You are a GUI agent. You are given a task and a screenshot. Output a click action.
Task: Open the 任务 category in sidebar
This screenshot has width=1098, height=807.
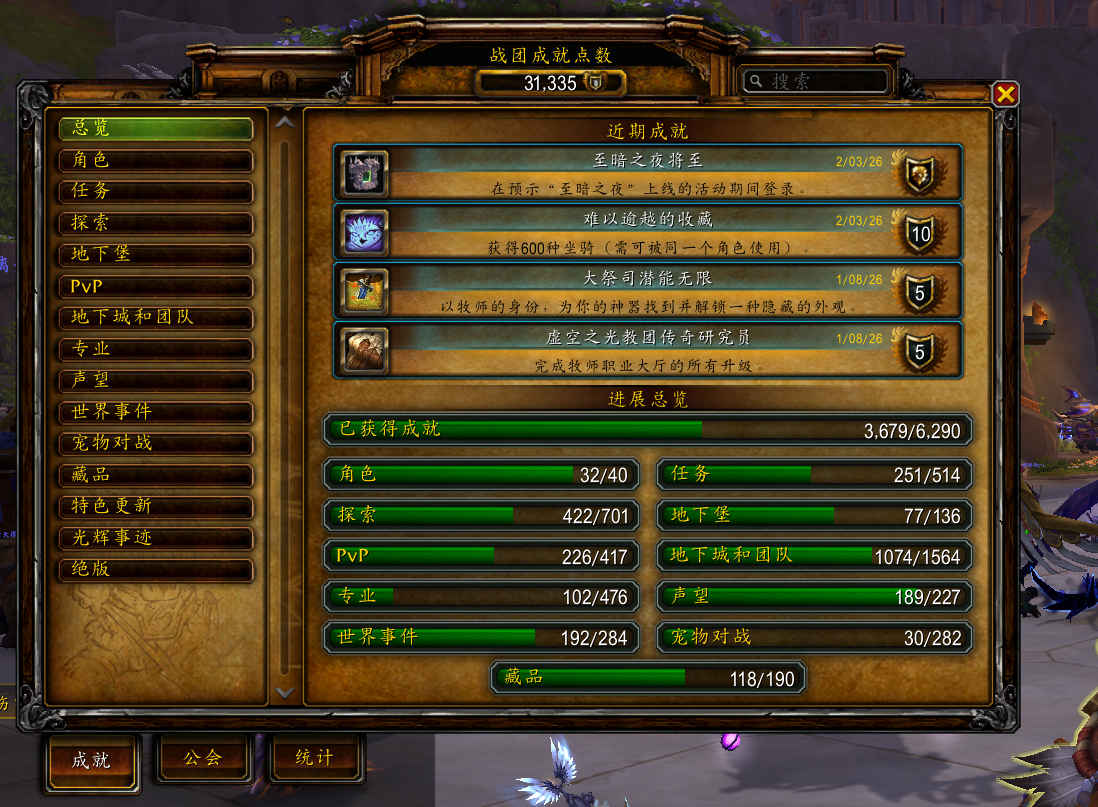(x=155, y=191)
